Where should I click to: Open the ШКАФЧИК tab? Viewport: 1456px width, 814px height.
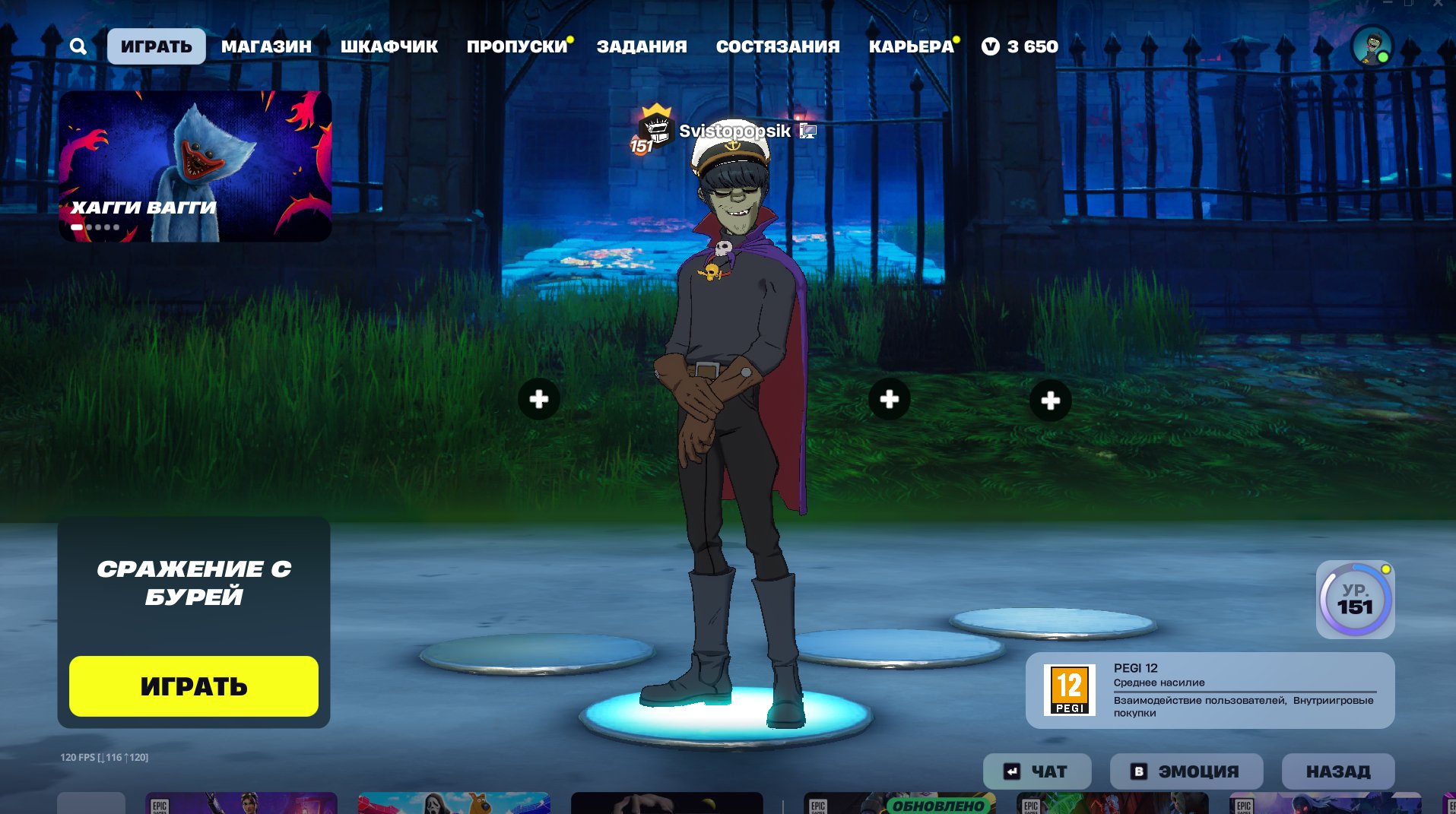tap(389, 46)
